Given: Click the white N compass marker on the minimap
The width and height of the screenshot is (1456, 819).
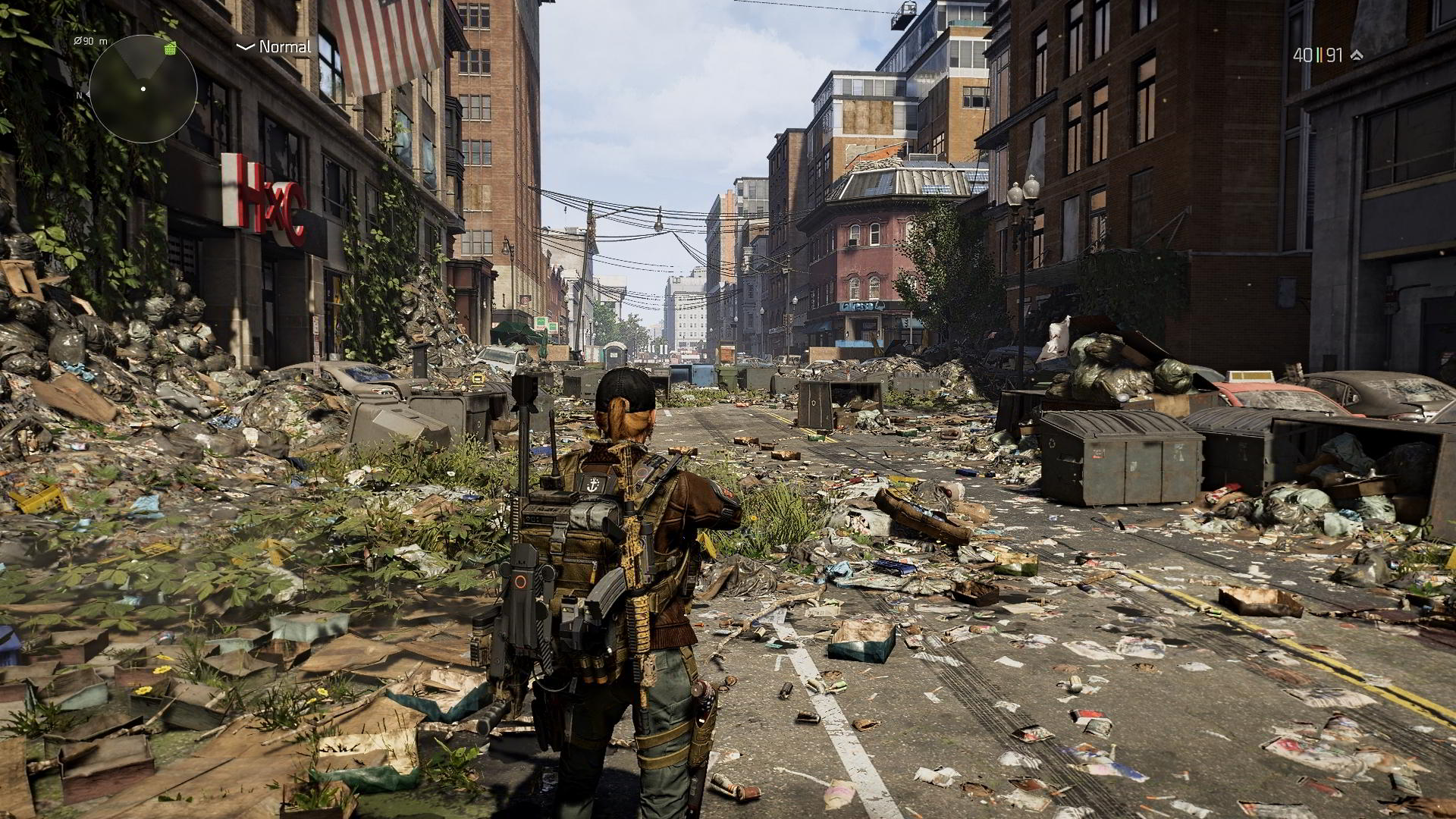Looking at the screenshot, I should click(80, 95).
